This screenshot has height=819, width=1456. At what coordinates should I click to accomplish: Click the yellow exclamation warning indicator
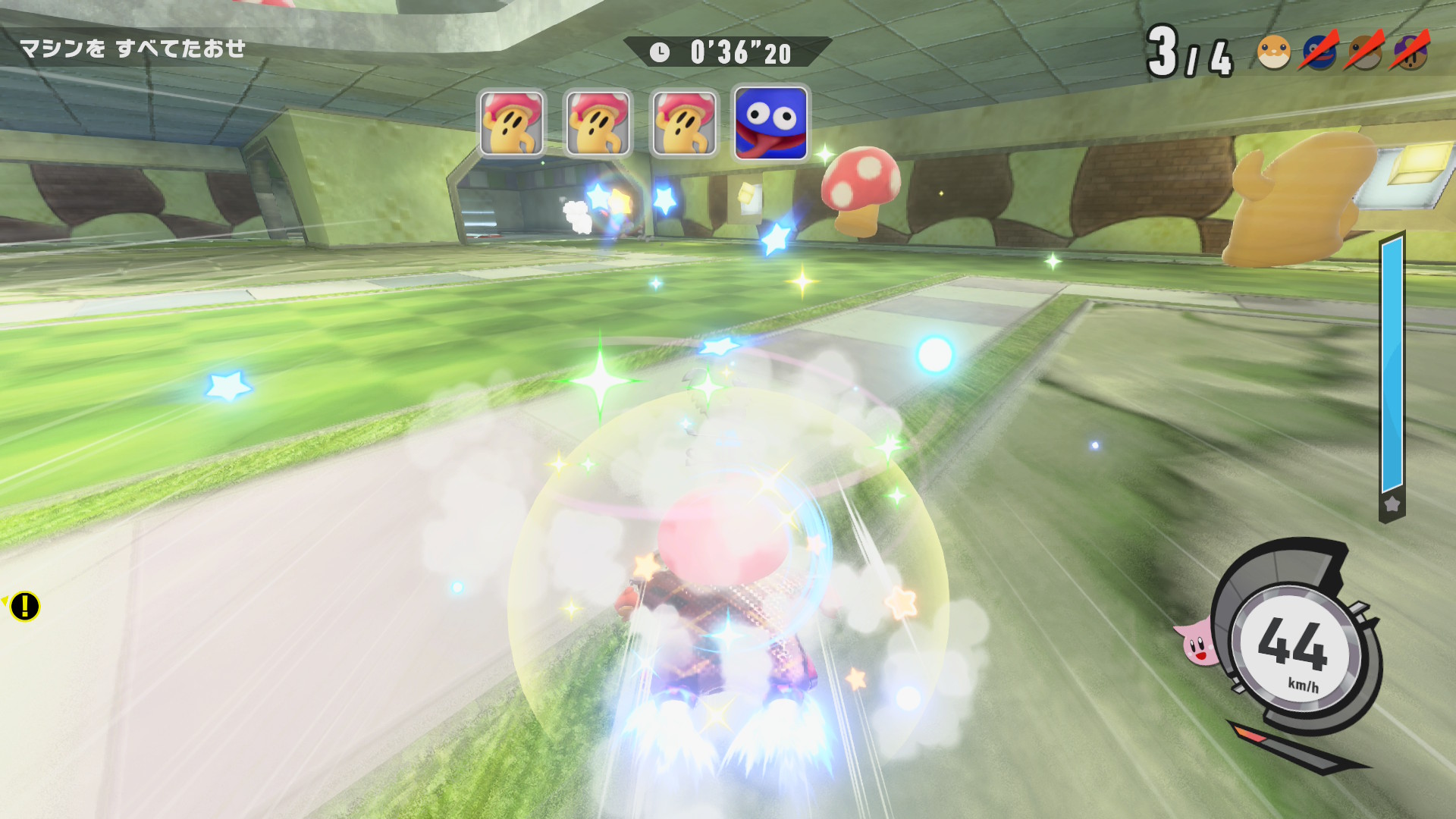(24, 606)
